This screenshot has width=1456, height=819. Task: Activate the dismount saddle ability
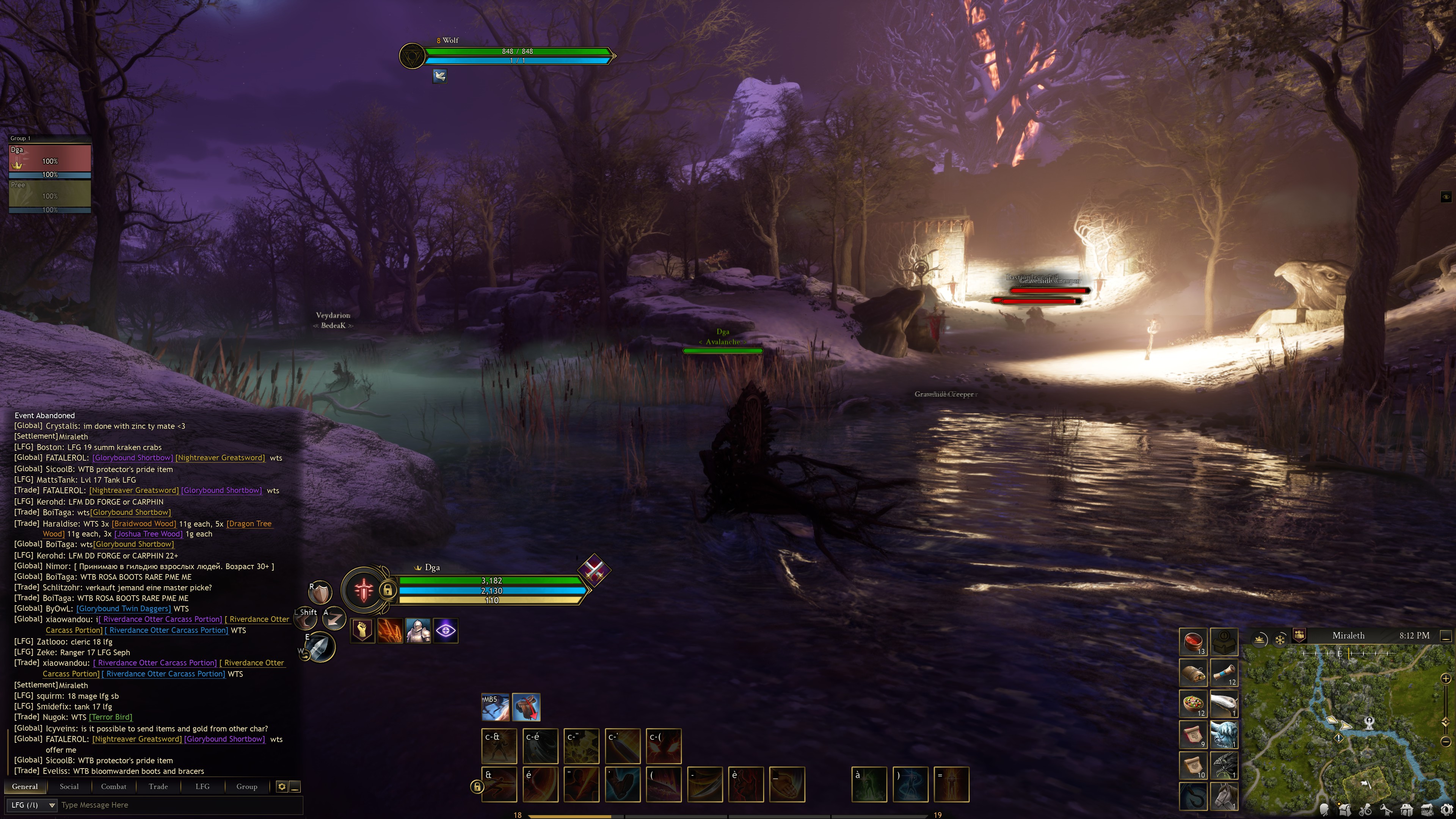click(x=526, y=707)
